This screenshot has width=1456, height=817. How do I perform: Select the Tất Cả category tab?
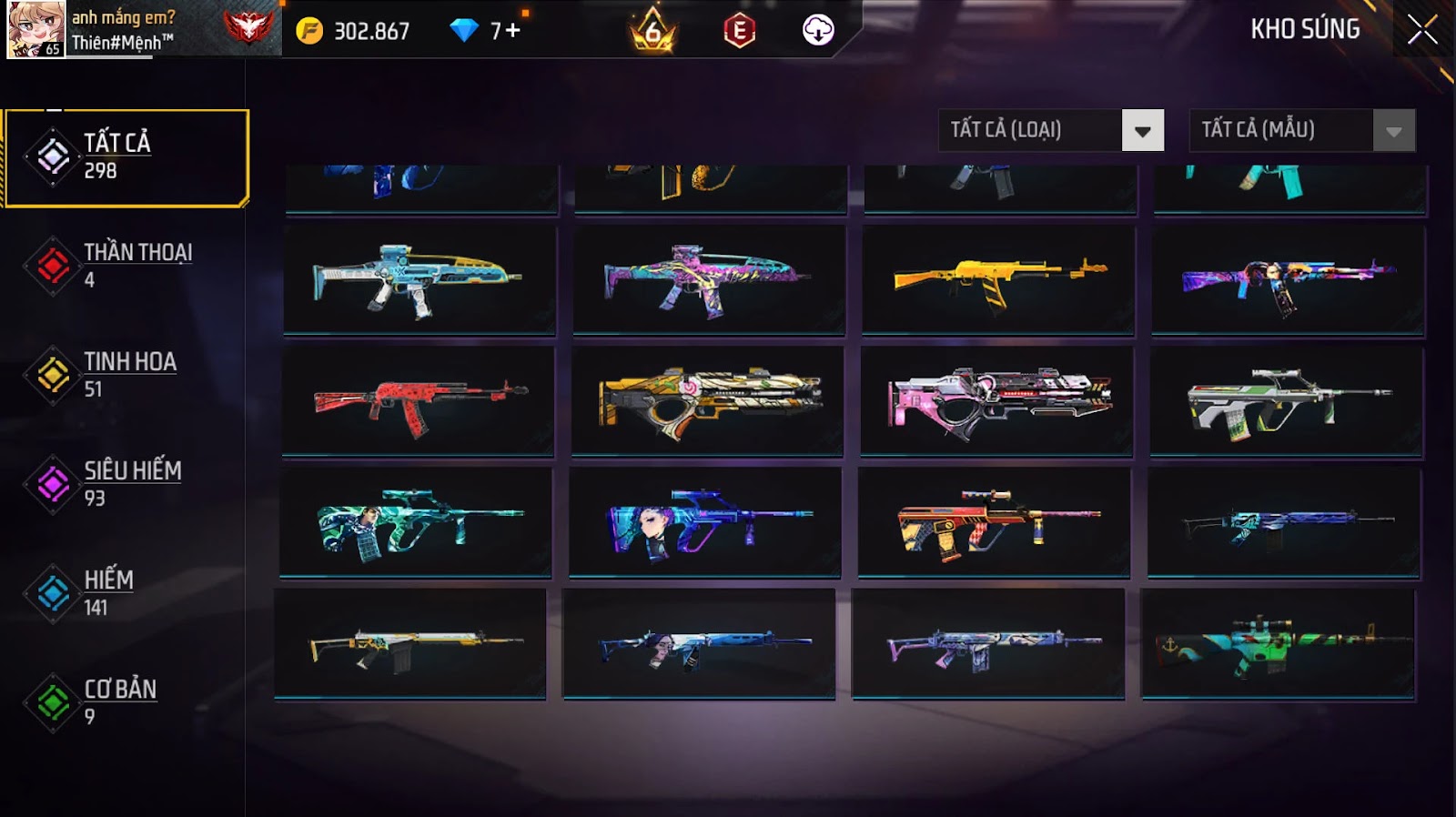click(126, 157)
